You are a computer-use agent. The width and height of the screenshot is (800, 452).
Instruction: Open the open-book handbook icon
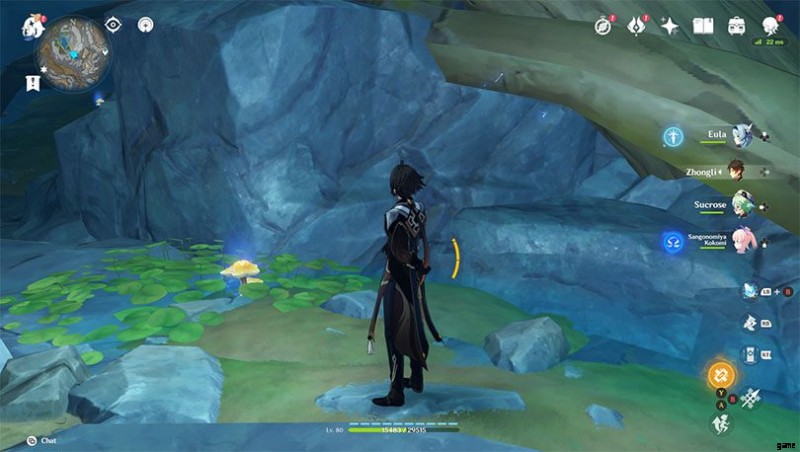702,26
